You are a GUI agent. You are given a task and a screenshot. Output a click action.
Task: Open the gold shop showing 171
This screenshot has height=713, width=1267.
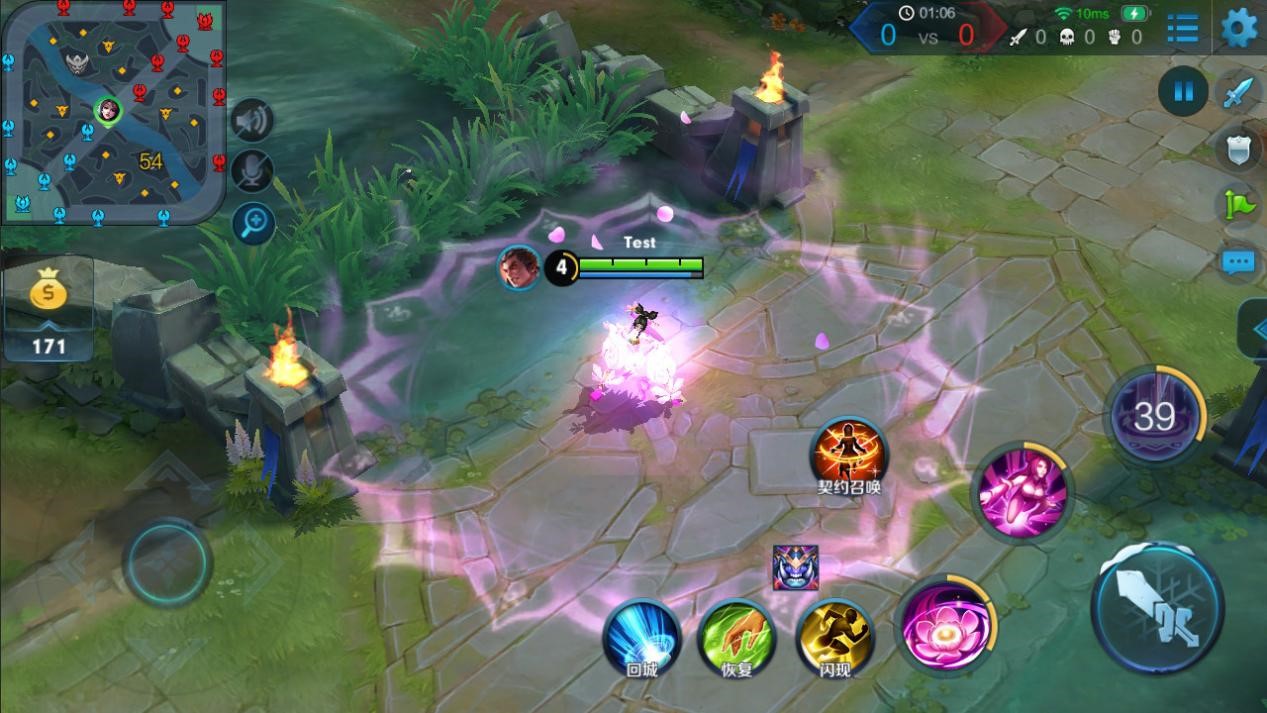(x=48, y=307)
